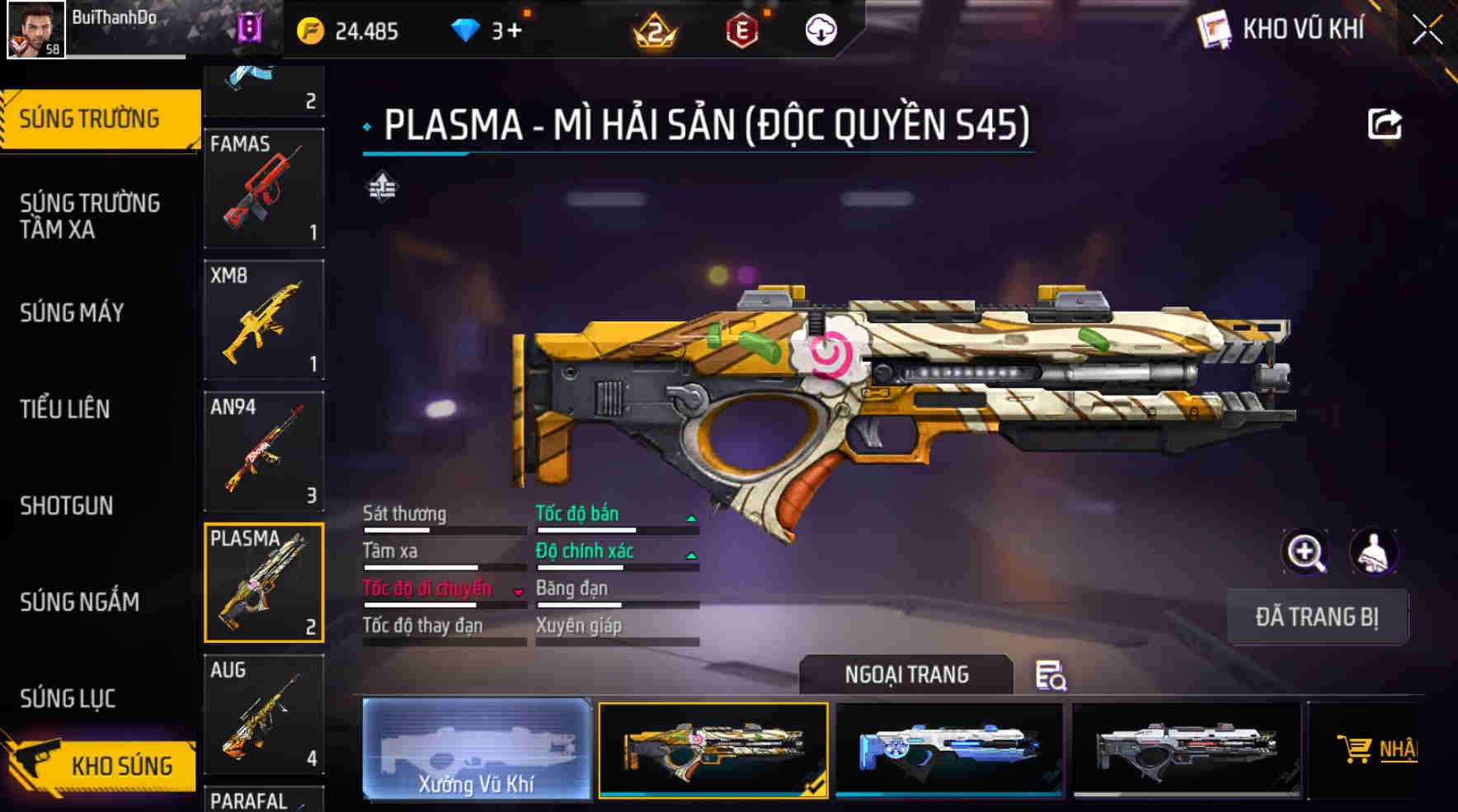
Task: Open the SÚNG NGẮM category
Action: coord(79,602)
